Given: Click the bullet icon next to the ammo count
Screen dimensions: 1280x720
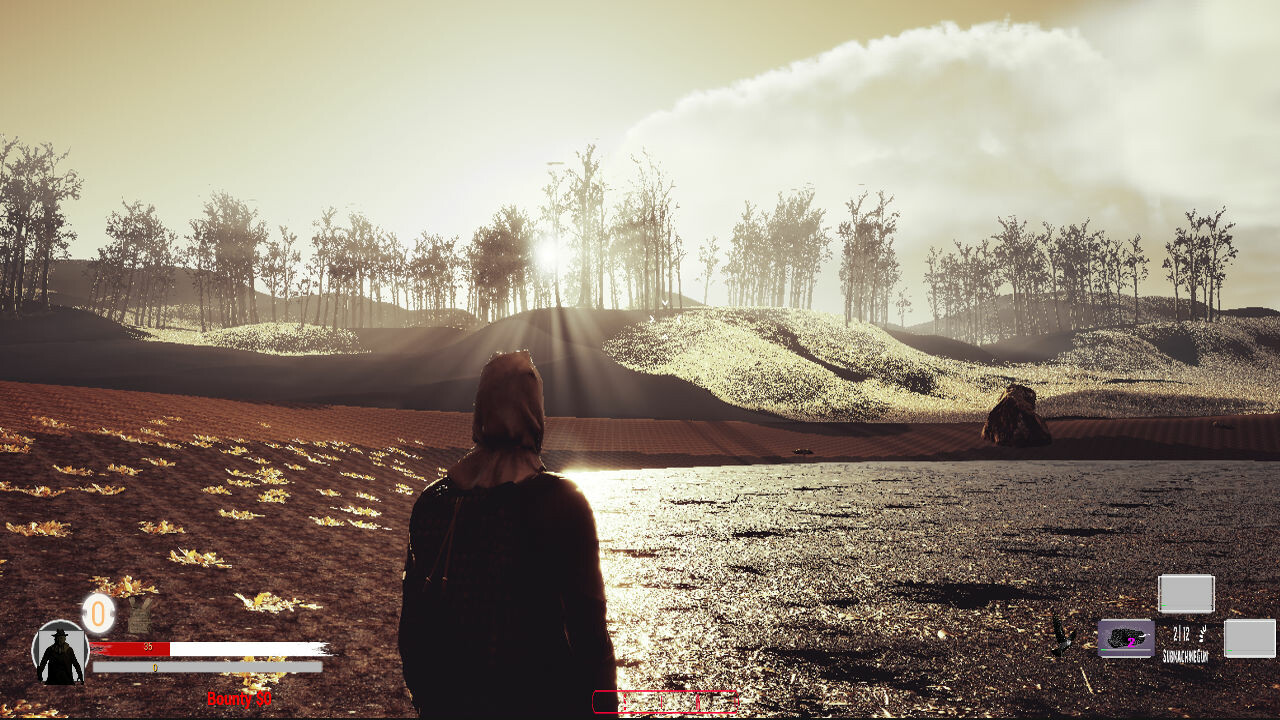Looking at the screenshot, I should click(x=1202, y=634).
